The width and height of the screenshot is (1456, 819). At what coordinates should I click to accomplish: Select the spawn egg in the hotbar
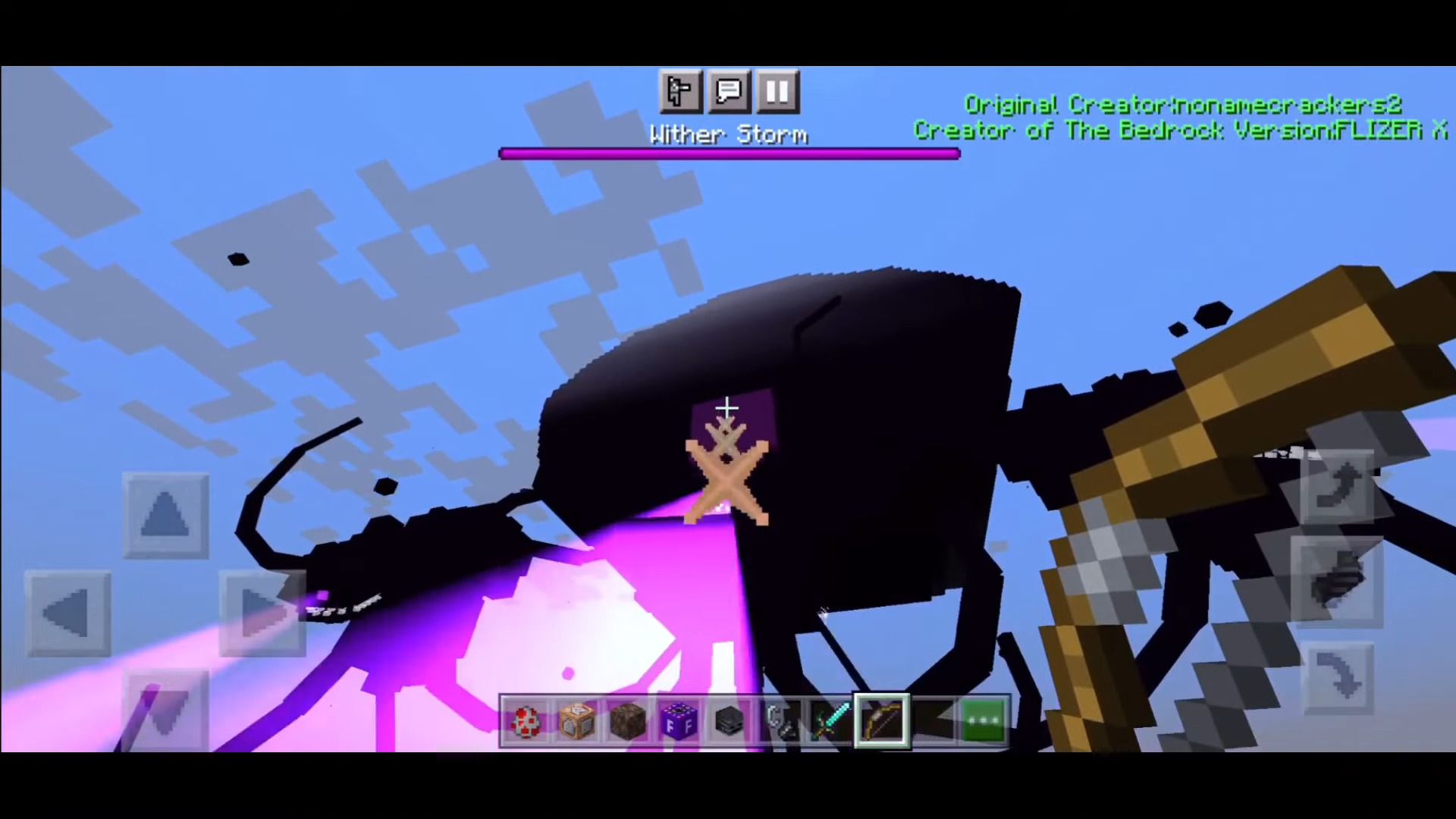coord(527,720)
